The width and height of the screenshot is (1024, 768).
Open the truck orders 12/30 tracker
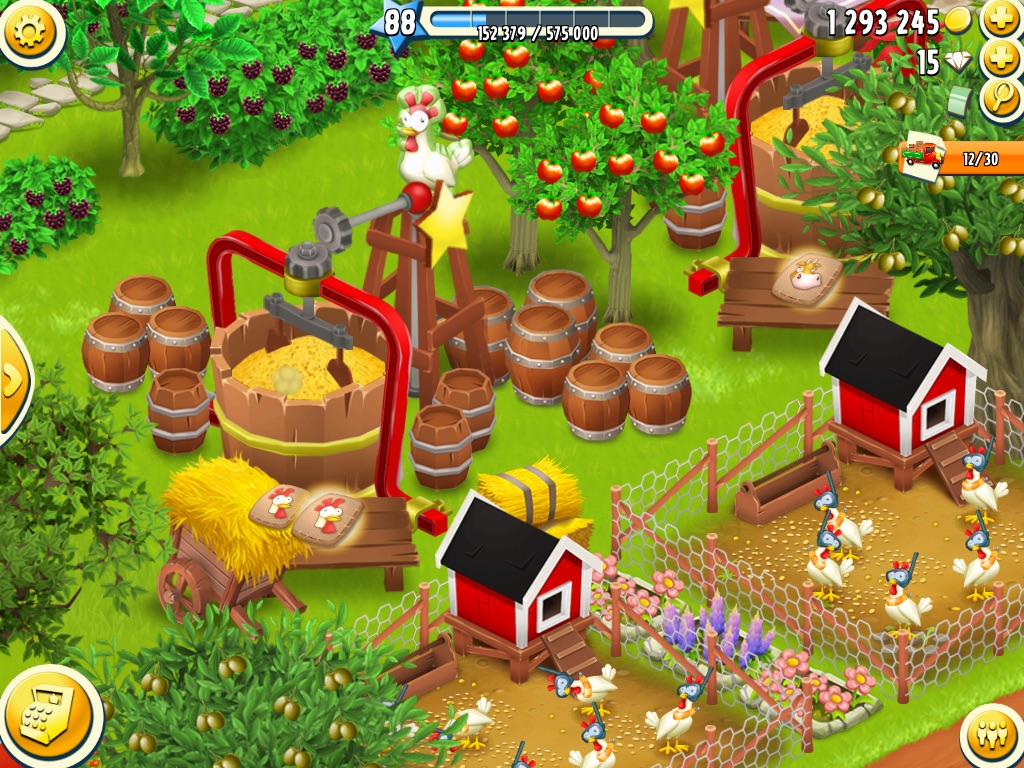coord(962,158)
